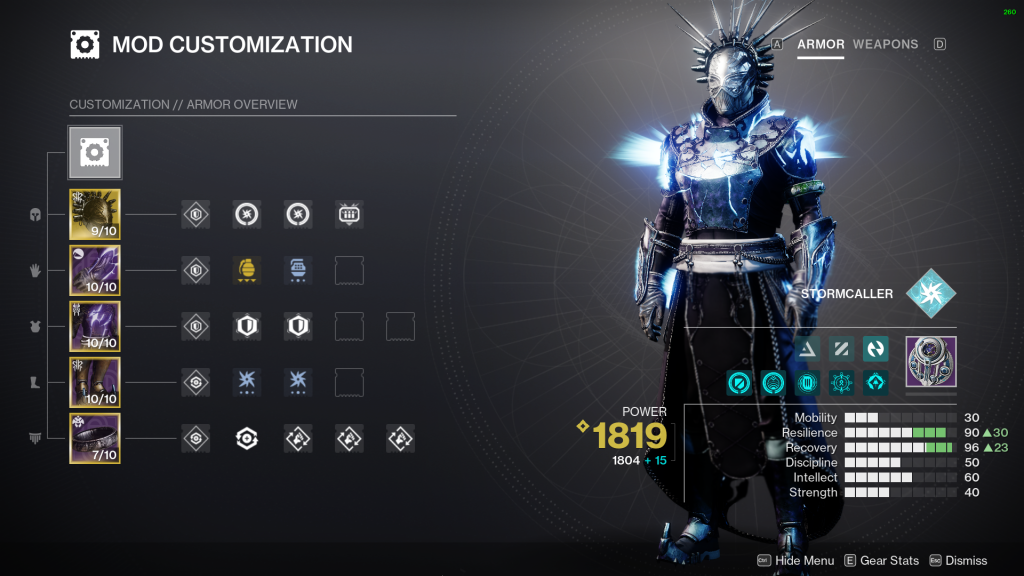Select the Armor tab
The height and width of the screenshot is (576, 1024).
821,44
